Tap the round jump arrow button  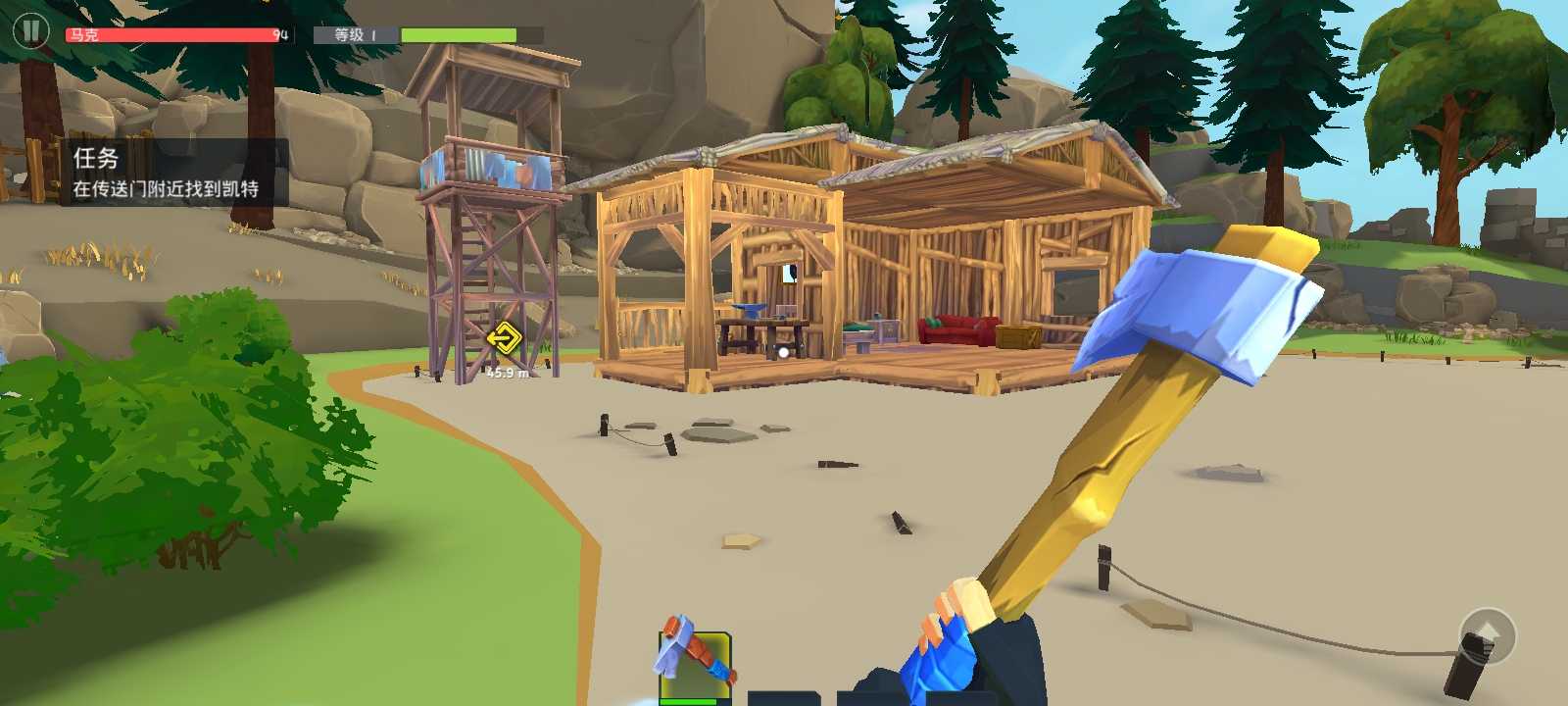click(x=1487, y=635)
